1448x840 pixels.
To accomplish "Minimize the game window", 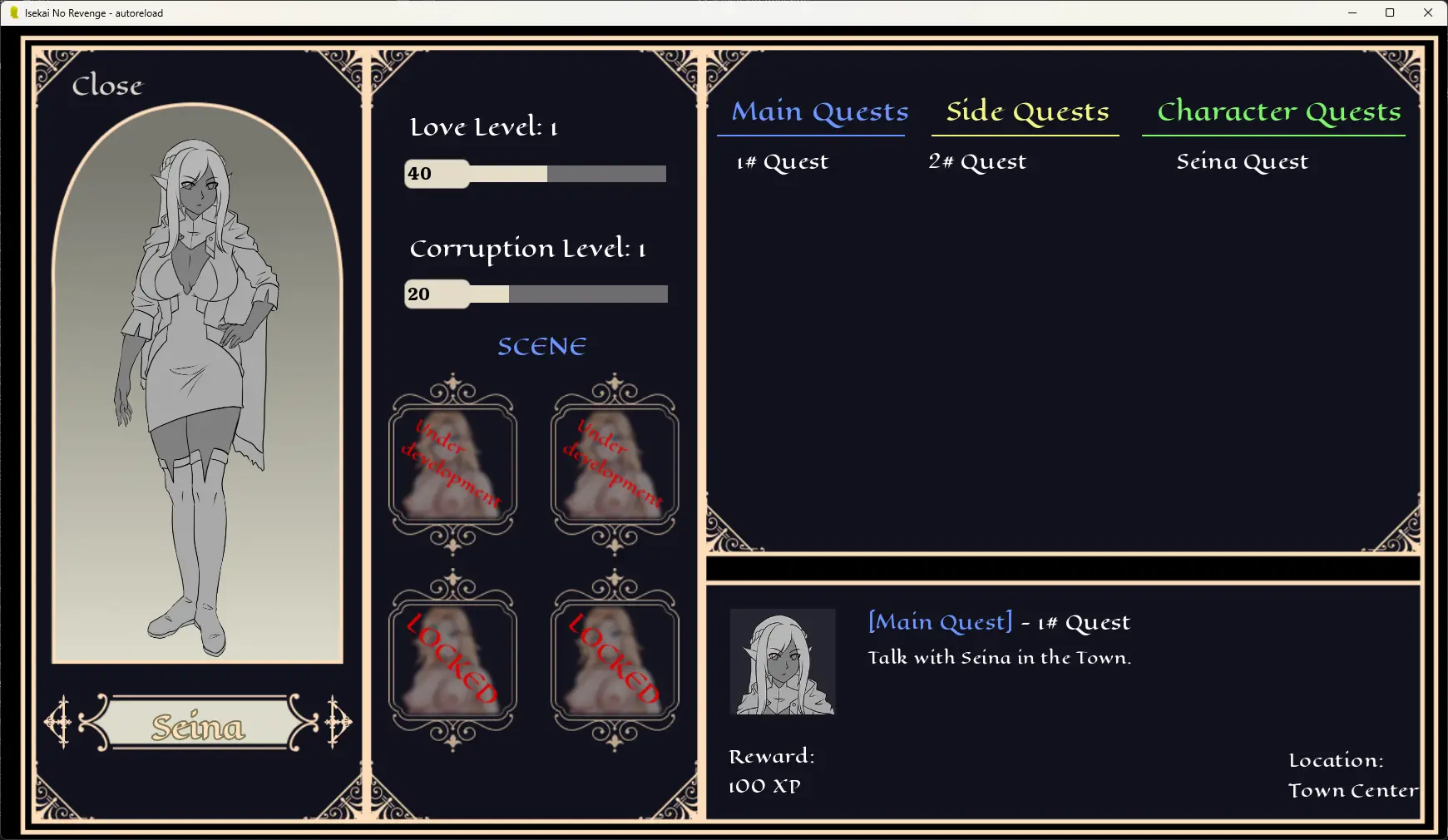I will point(1352,12).
